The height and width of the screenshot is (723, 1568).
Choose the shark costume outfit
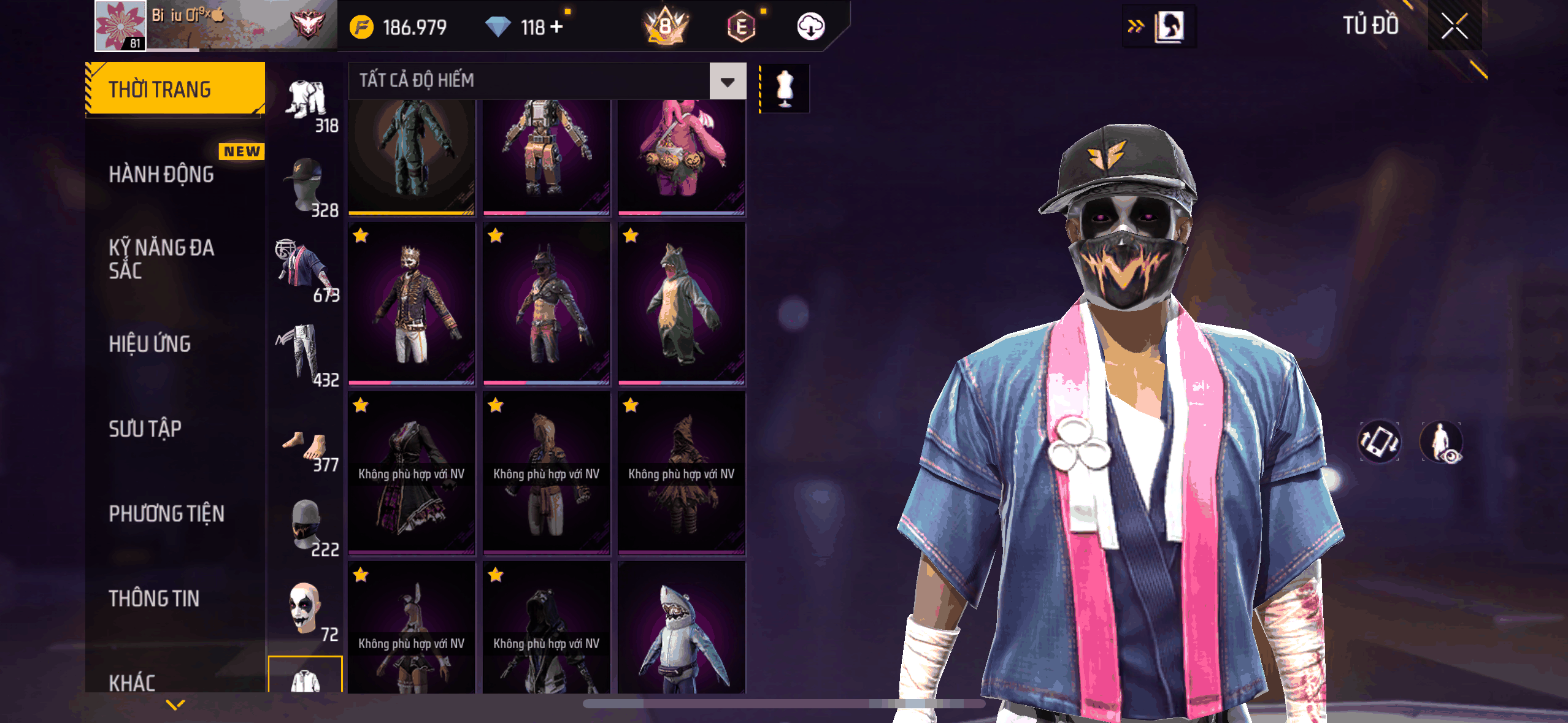click(682, 632)
